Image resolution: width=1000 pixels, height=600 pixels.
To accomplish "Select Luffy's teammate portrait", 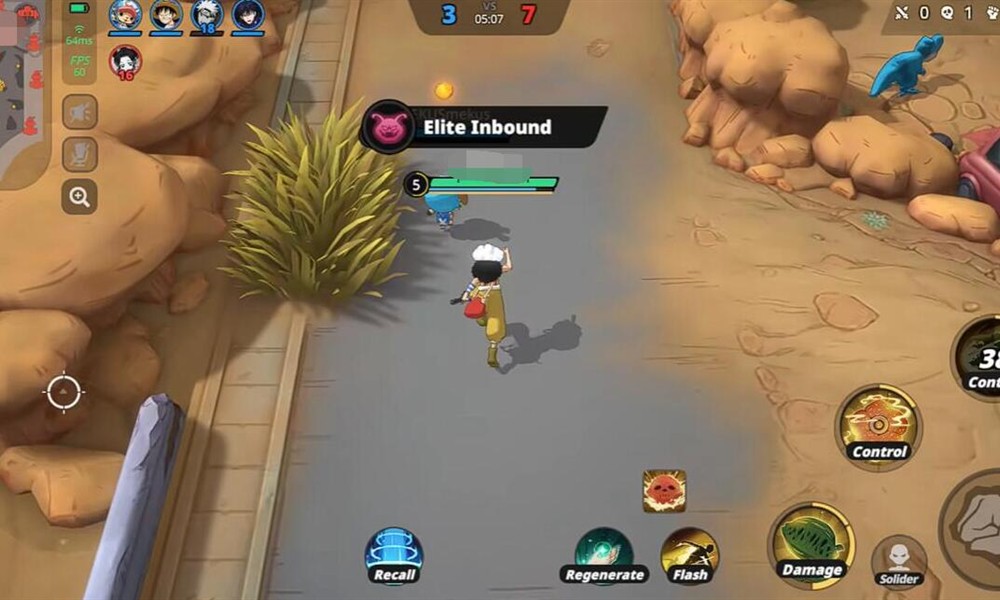I will click(166, 15).
